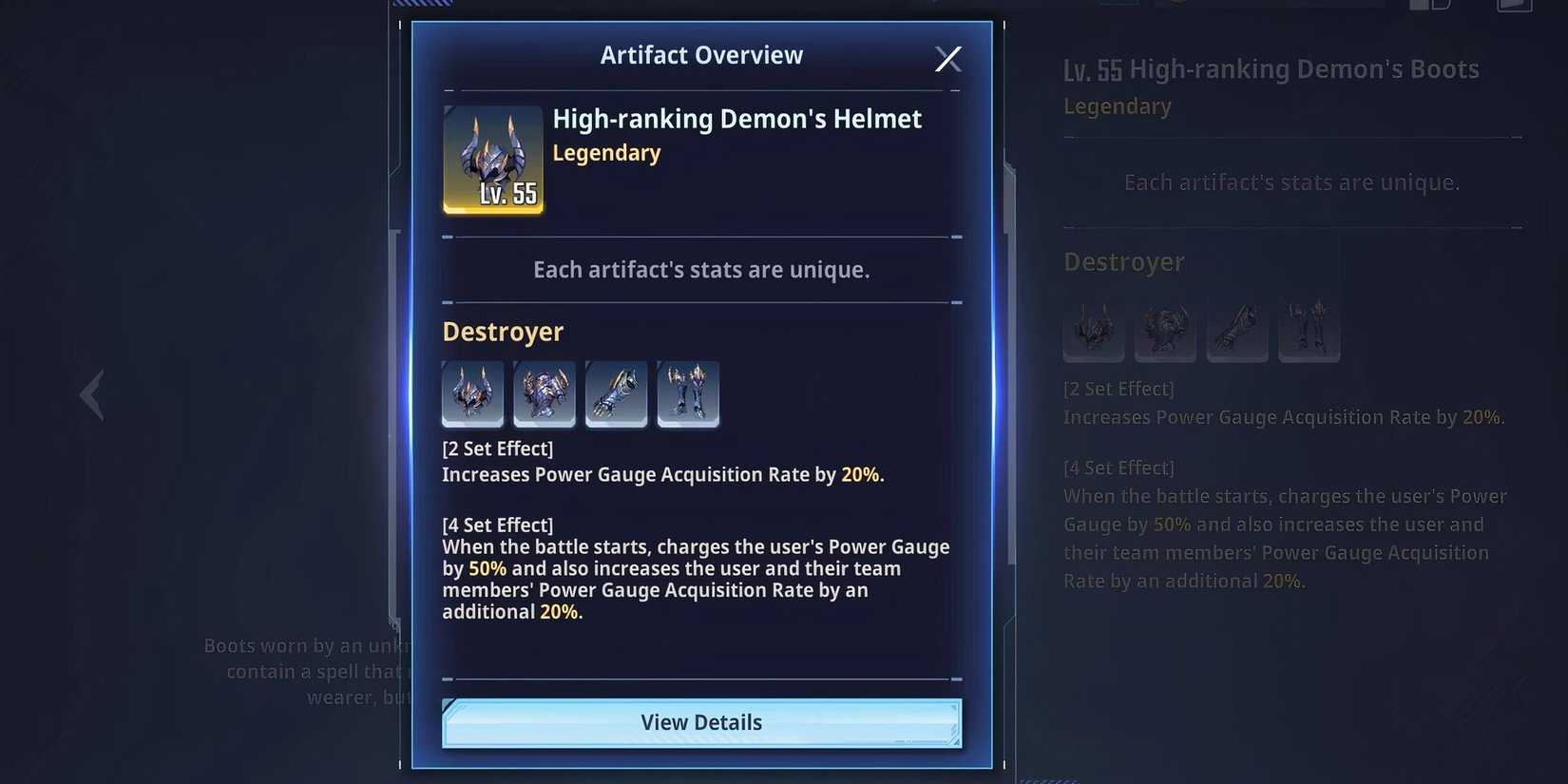Select the High-ranking Demon's Helmet artifact icon
This screenshot has width=1568, height=784.
coord(492,160)
